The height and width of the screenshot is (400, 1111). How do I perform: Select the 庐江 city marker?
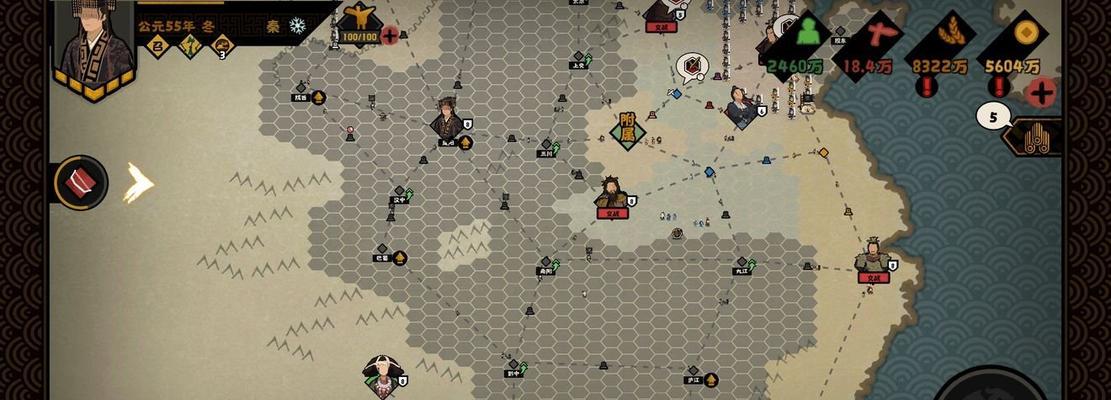tap(694, 379)
